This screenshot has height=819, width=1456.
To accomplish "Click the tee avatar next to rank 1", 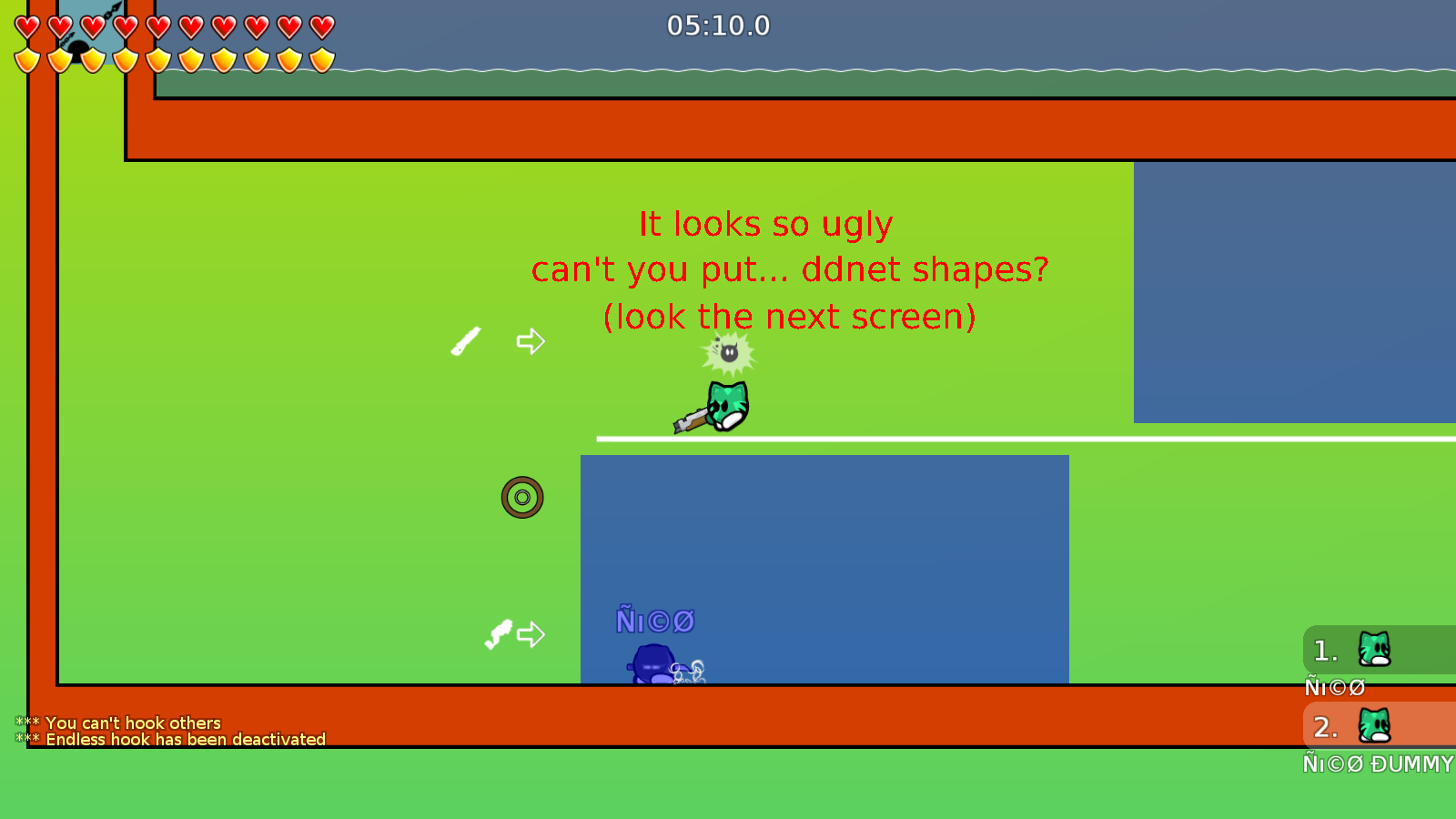I will click(x=1372, y=650).
